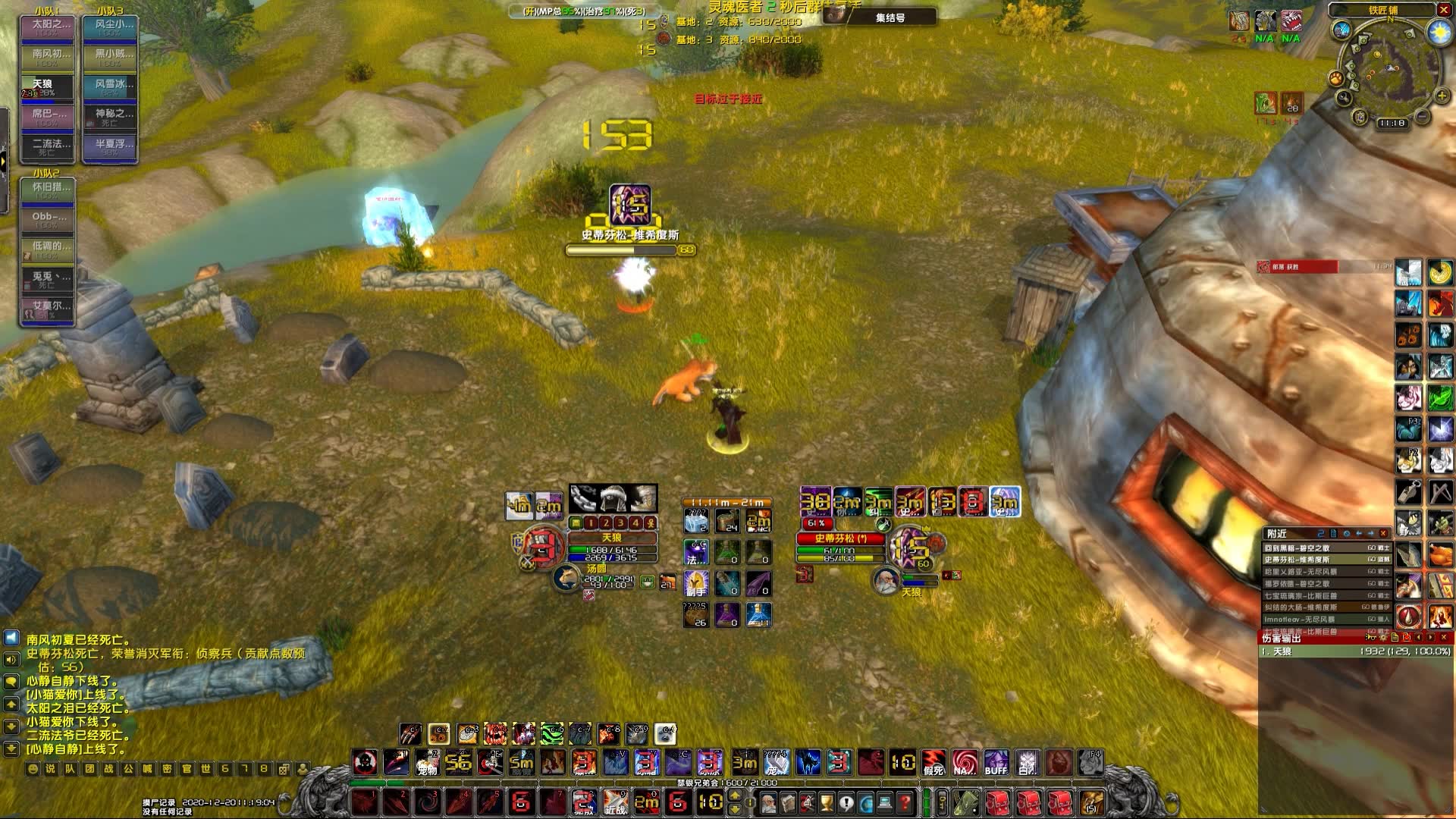Switch to the 世 chat channel tab
Viewport: 1456px width, 819px height.
[207, 770]
